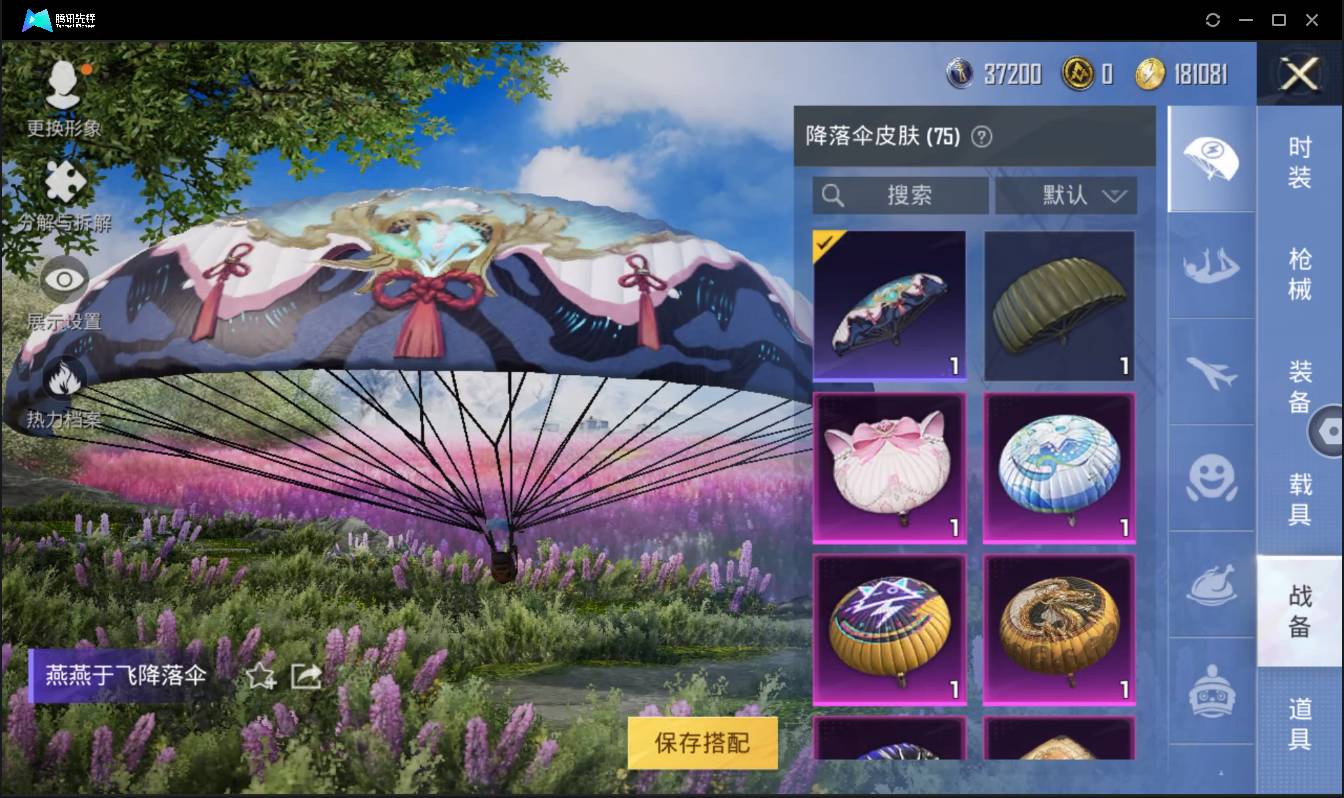Click the refresh icon in the emulator titlebar
This screenshot has width=1344, height=798.
click(x=1213, y=20)
